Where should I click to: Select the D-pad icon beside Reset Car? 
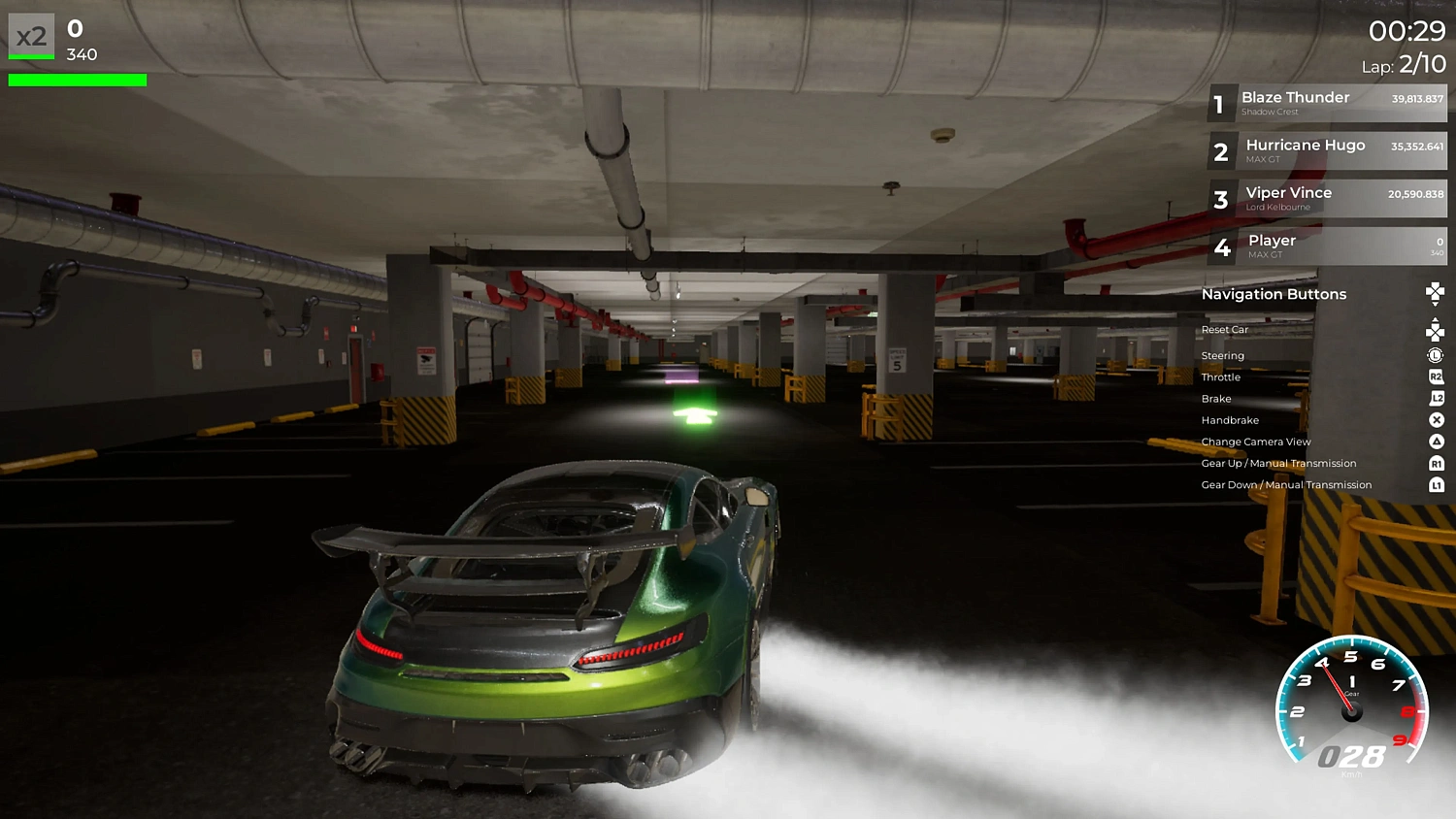click(x=1435, y=329)
